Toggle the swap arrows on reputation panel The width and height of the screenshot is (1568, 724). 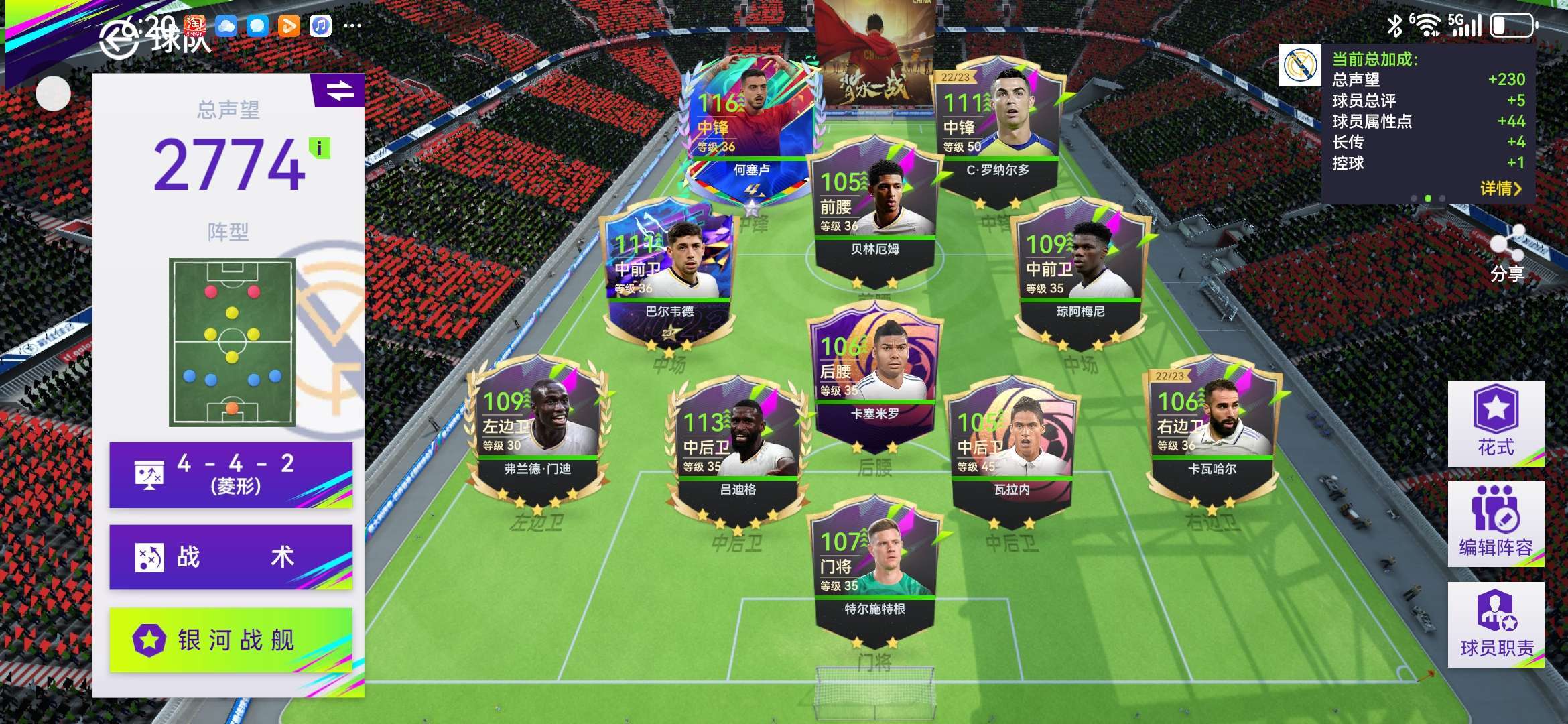[340, 90]
